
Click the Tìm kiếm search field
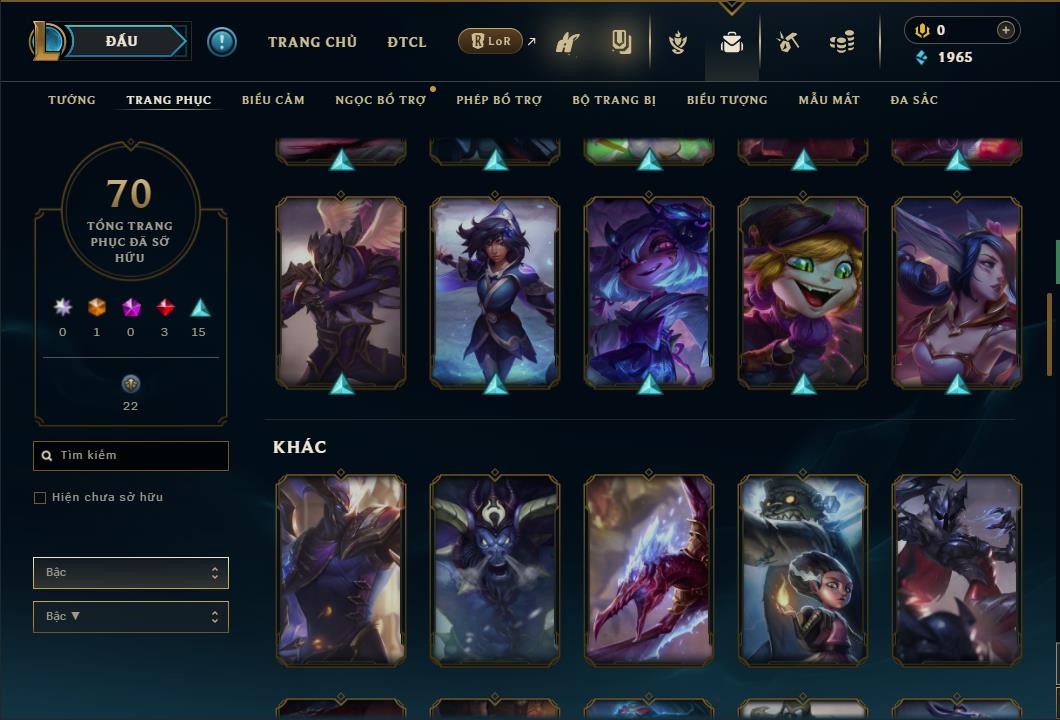131,456
